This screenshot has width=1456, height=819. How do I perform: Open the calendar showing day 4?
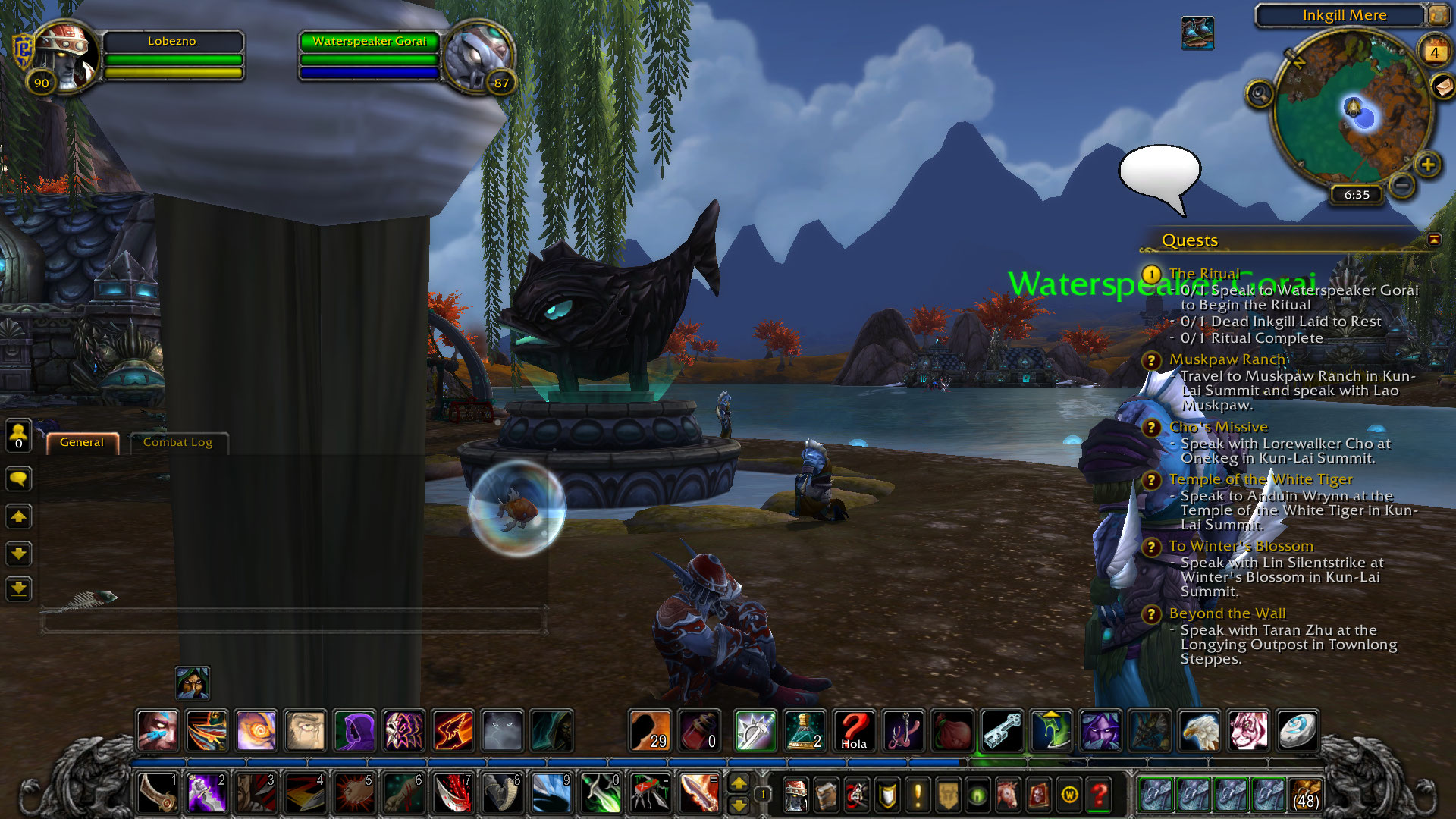1434,52
